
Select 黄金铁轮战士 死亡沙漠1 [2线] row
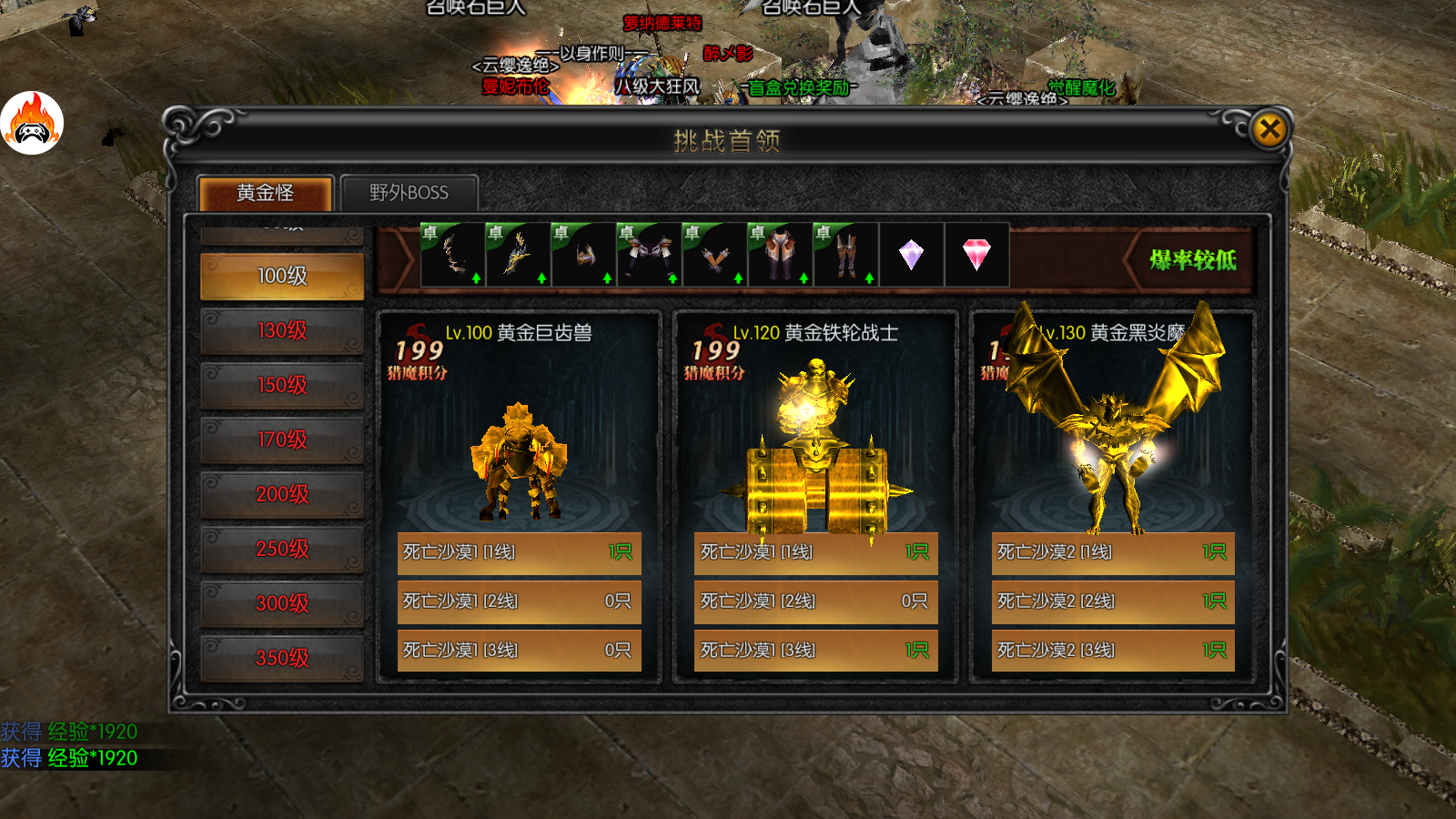point(815,602)
